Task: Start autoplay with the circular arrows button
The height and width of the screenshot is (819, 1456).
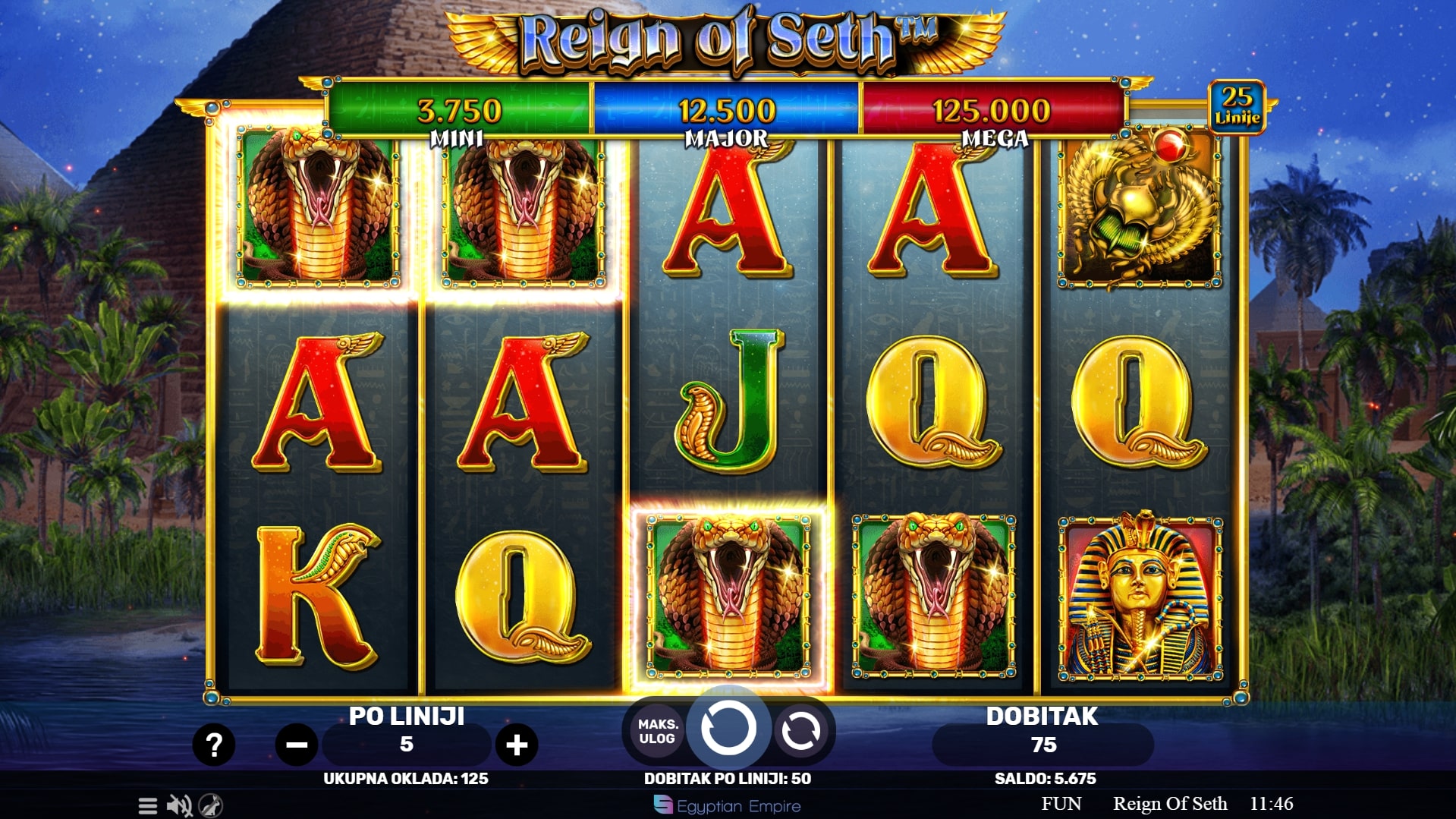Action: (800, 732)
